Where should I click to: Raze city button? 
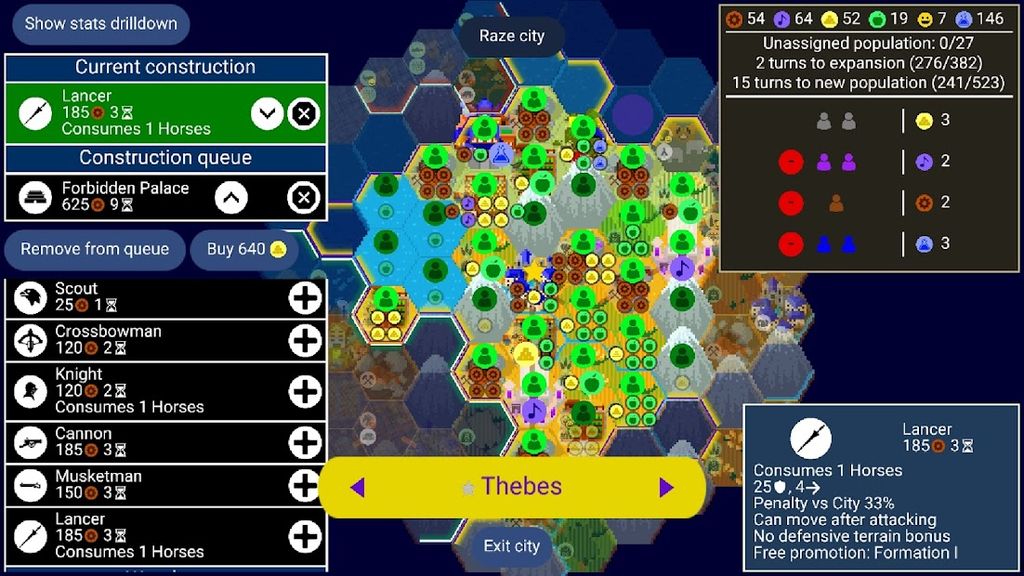tap(511, 36)
